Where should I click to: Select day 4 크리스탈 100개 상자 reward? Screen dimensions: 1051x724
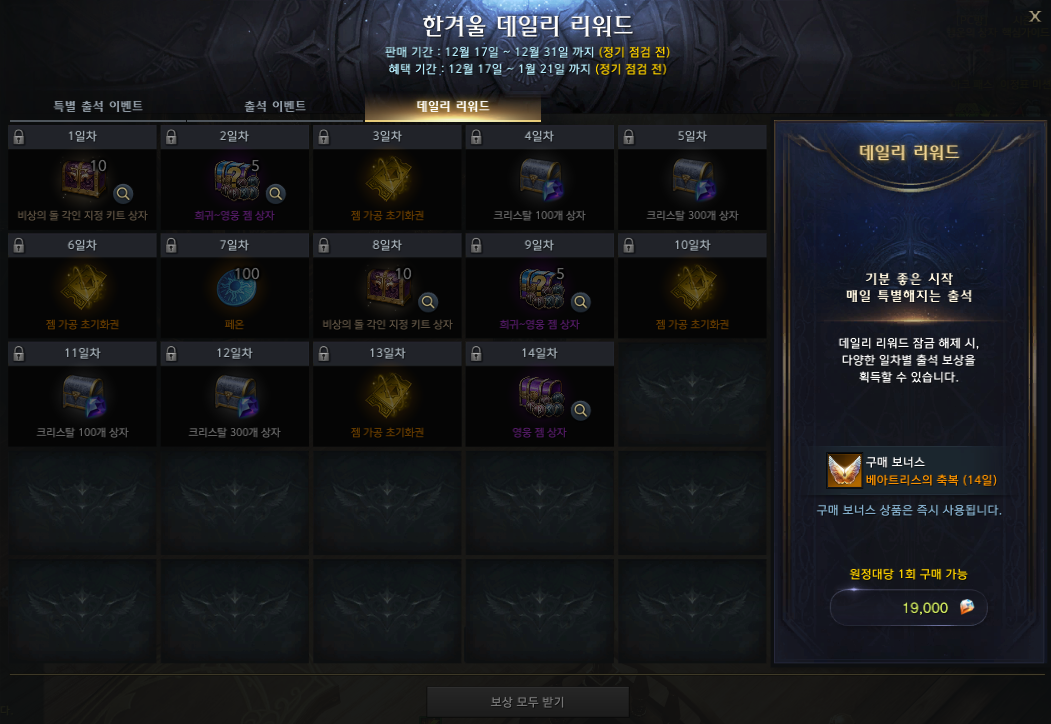tap(540, 180)
